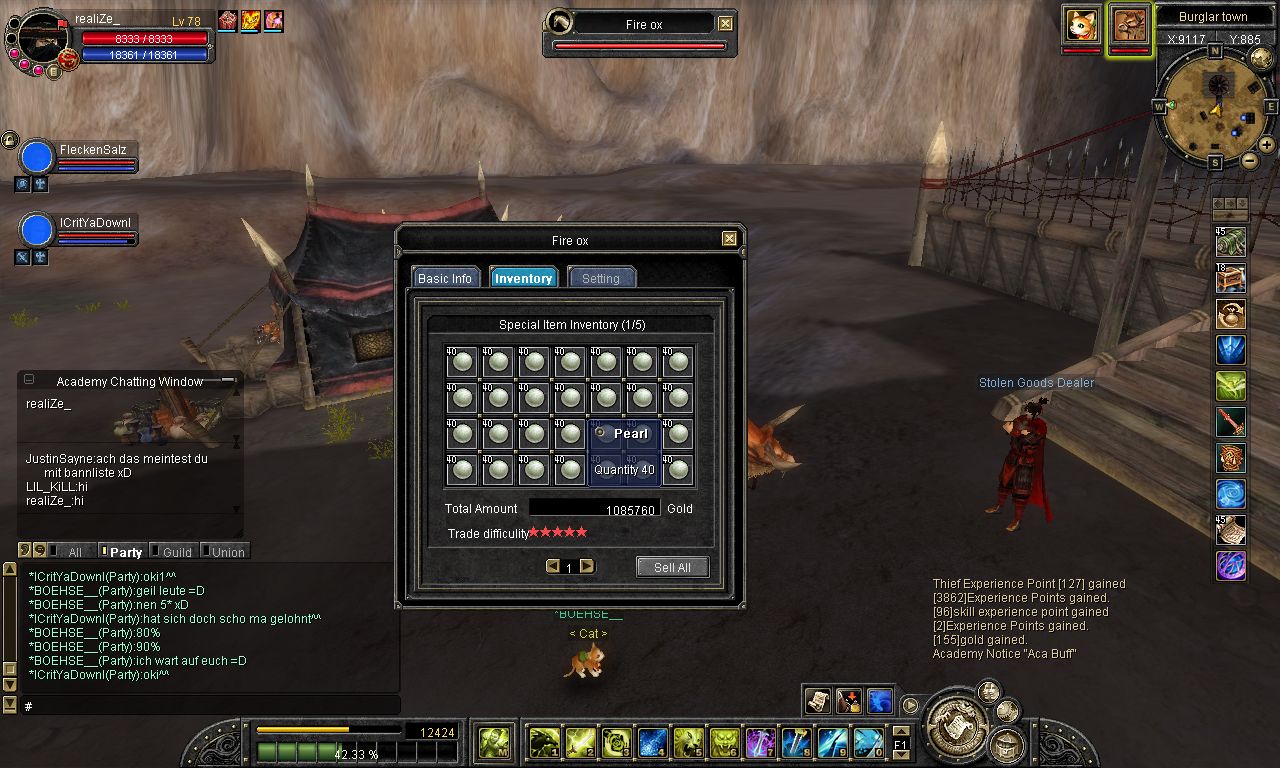Open the world map globe button
1280x768 pixels.
point(1260,58)
